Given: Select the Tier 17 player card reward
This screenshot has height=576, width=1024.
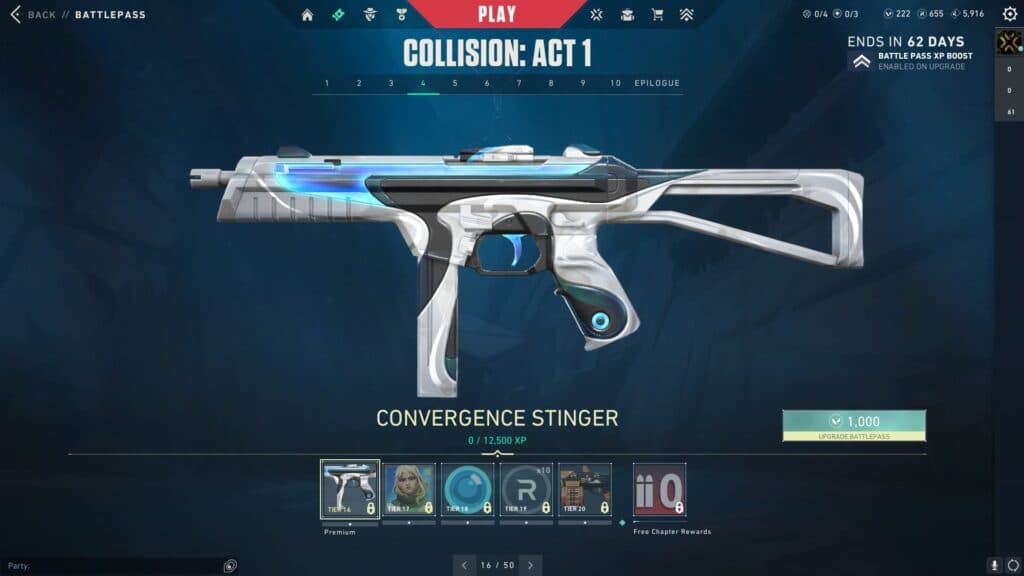Looking at the screenshot, I should [x=409, y=490].
